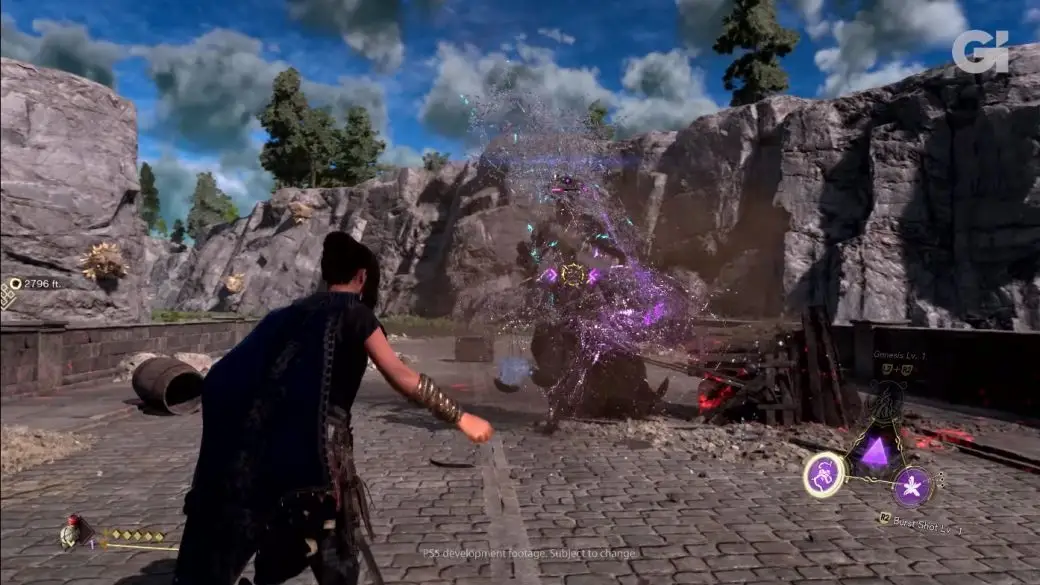1040x585 pixels.
Task: Activate the Burst Shot attack spell icon
Action: [x=912, y=487]
